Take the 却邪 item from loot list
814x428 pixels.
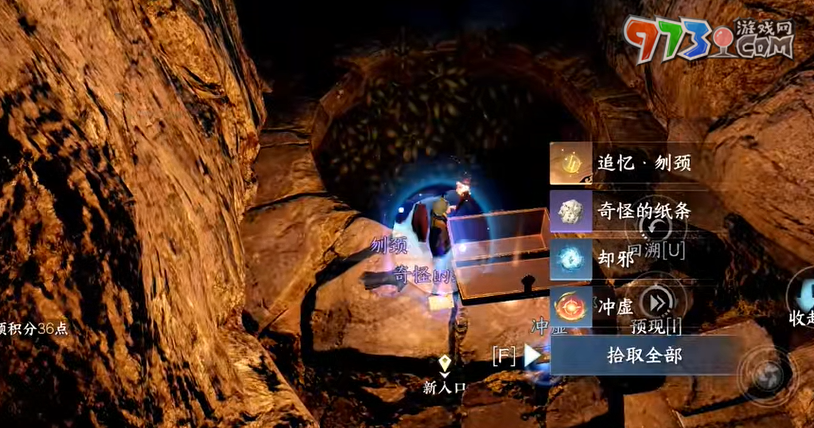(x=635, y=257)
